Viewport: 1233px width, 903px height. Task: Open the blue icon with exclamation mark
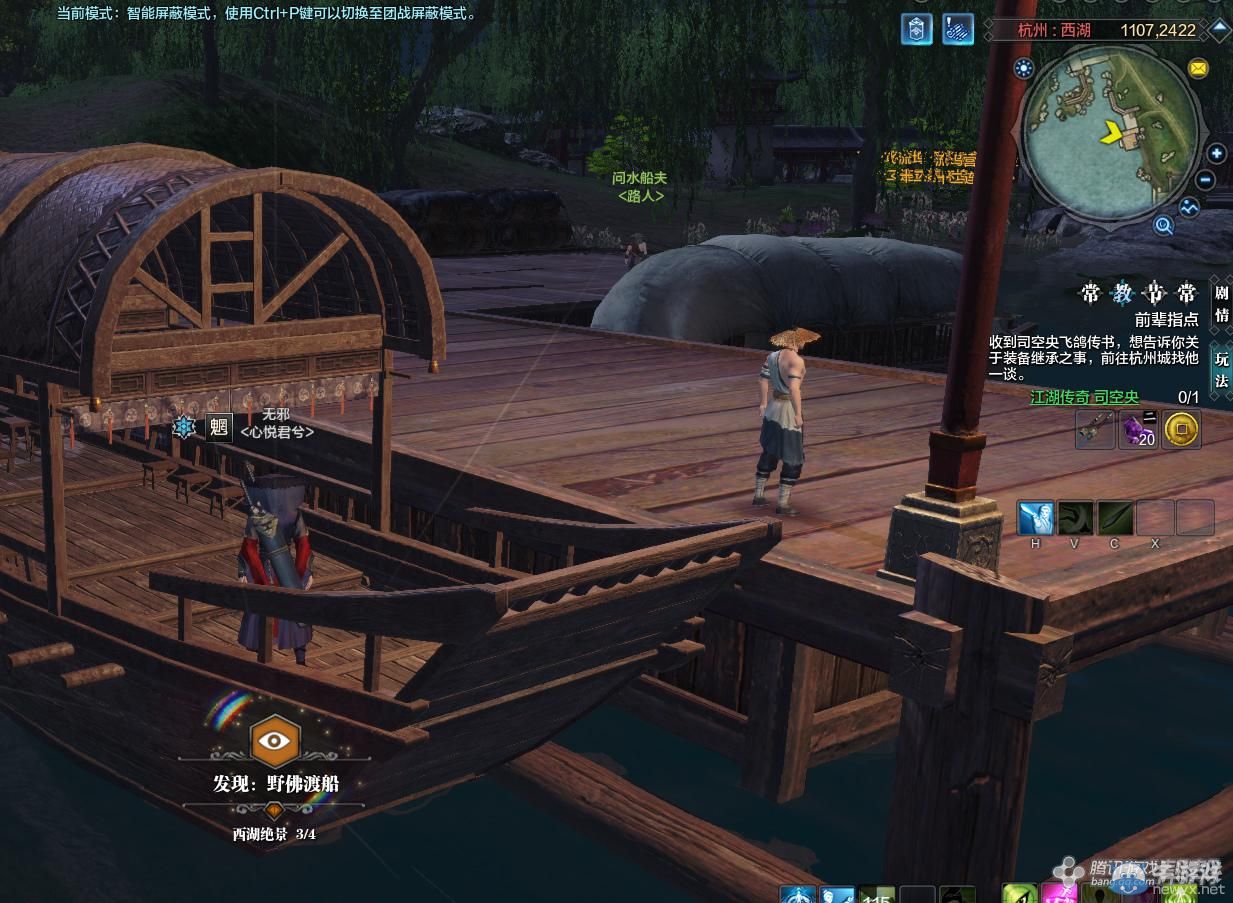pos(957,29)
